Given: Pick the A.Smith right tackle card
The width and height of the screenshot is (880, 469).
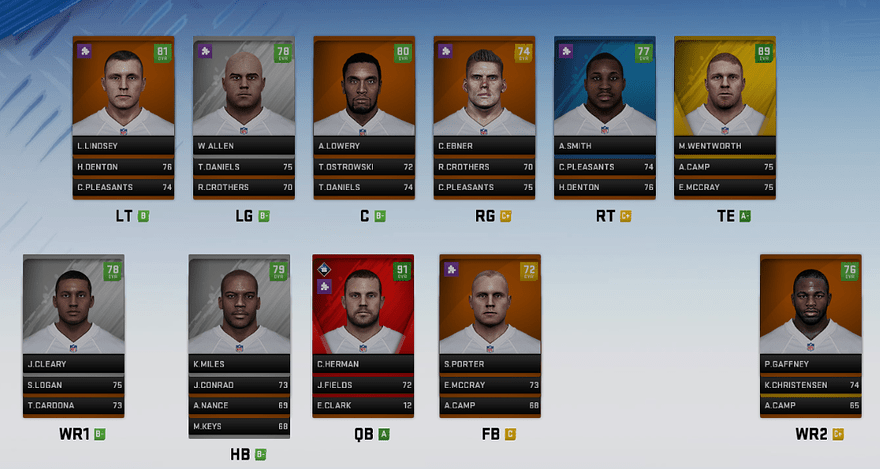Looking at the screenshot, I should (605, 95).
